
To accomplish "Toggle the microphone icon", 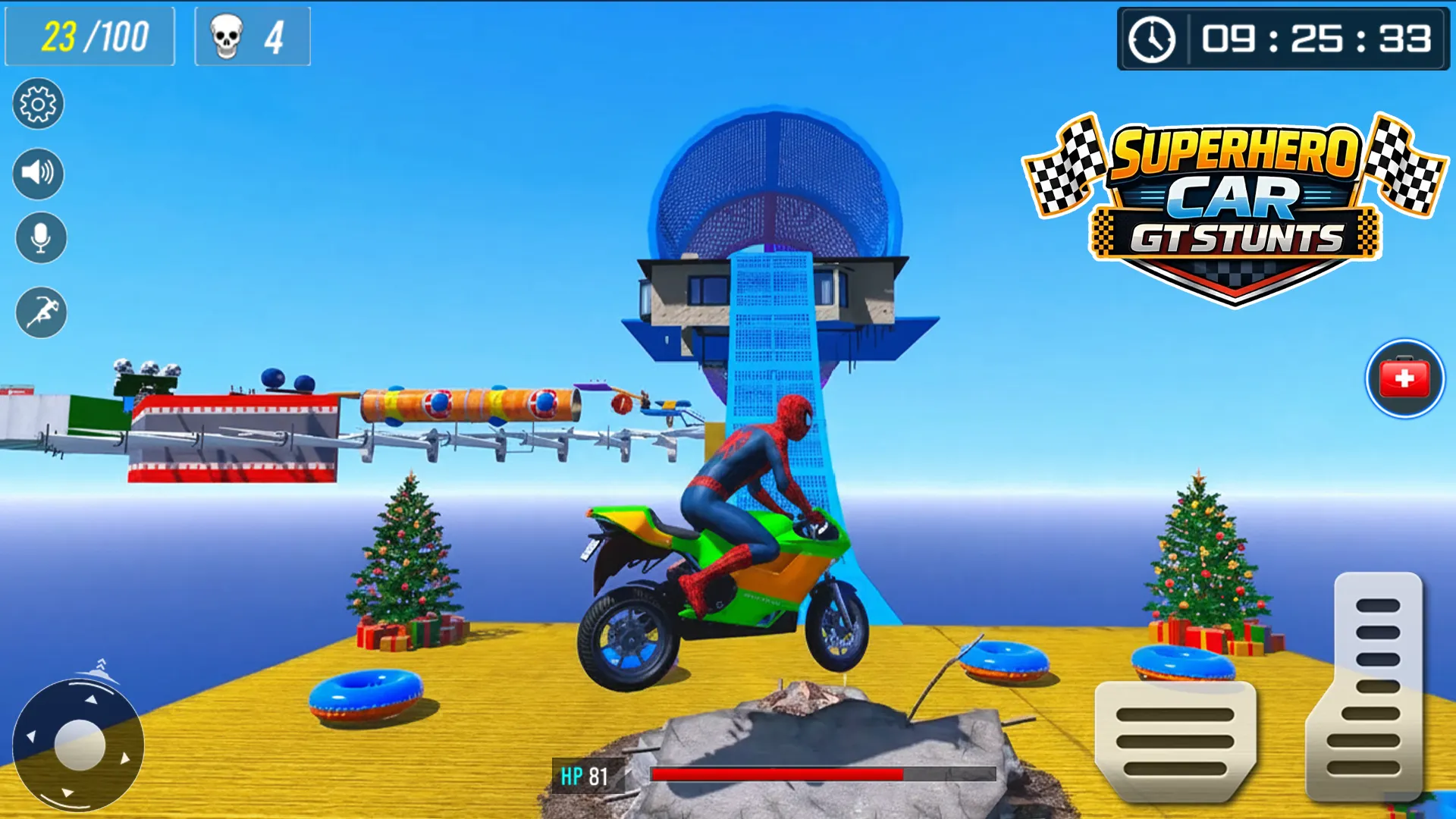I will click(x=41, y=237).
